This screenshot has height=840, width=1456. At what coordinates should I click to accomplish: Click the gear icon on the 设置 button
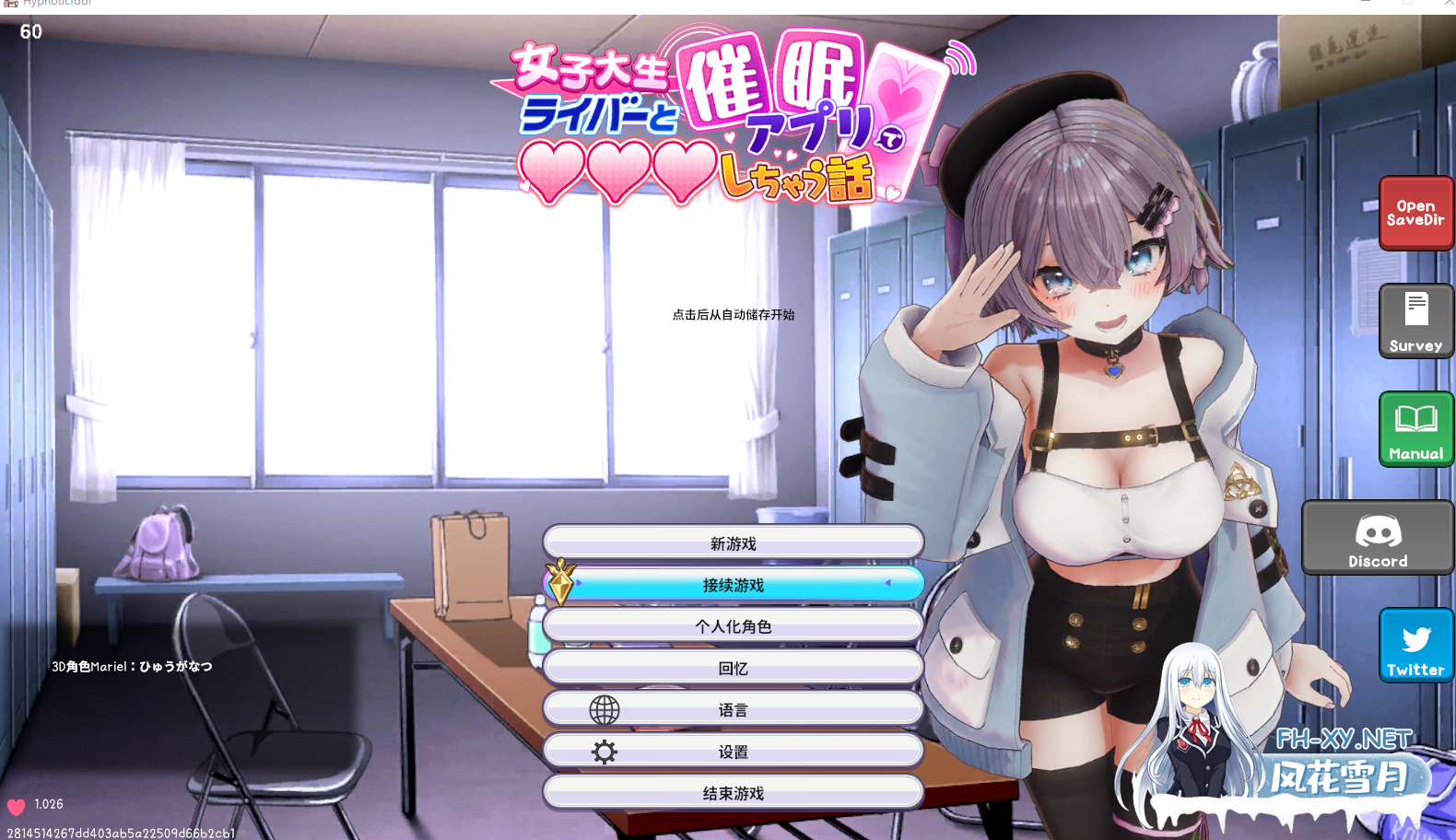(x=605, y=750)
